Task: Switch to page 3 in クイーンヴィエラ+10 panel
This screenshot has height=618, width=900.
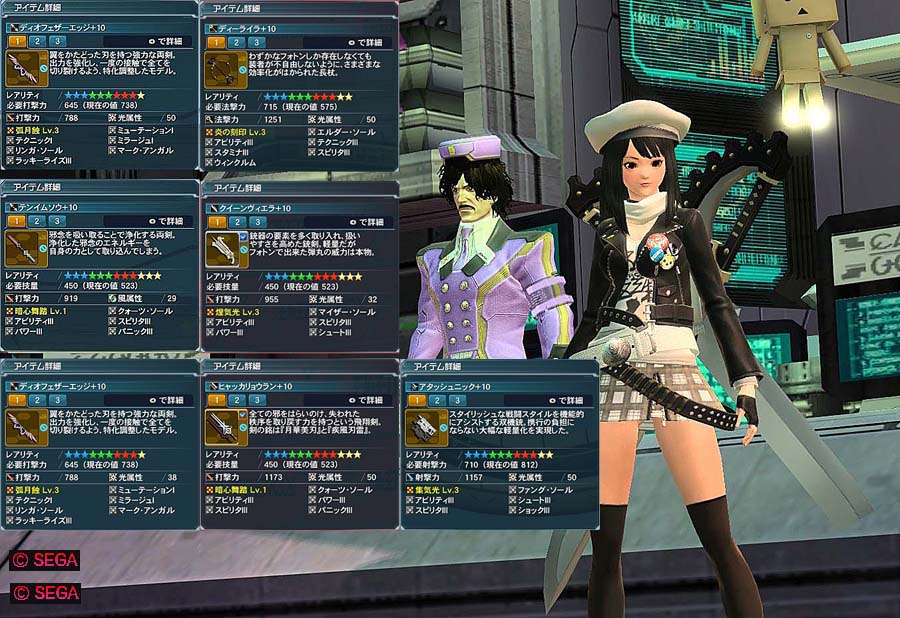Action: [x=260, y=221]
